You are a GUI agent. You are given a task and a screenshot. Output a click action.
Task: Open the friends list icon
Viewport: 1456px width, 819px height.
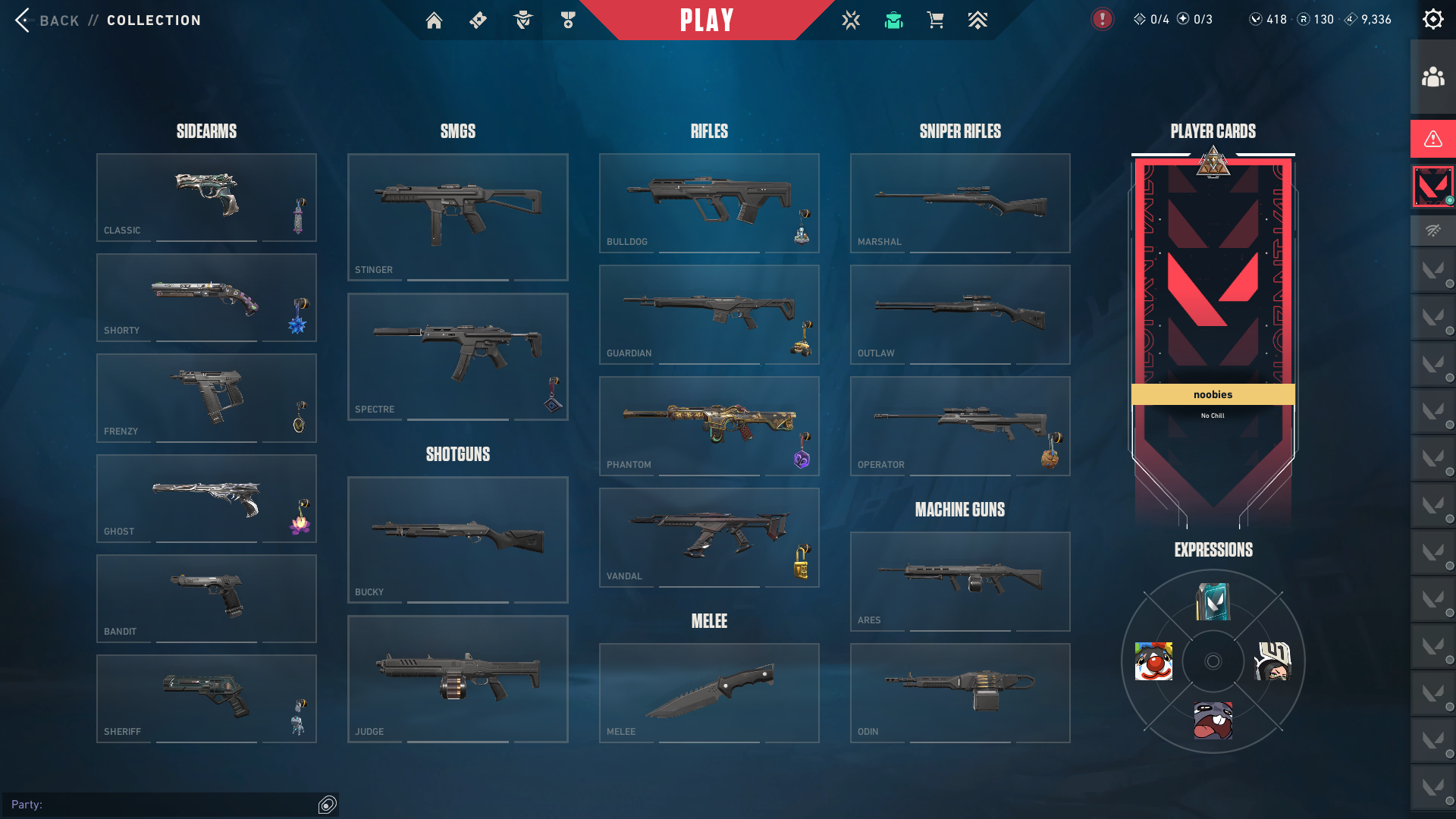[x=1432, y=77]
